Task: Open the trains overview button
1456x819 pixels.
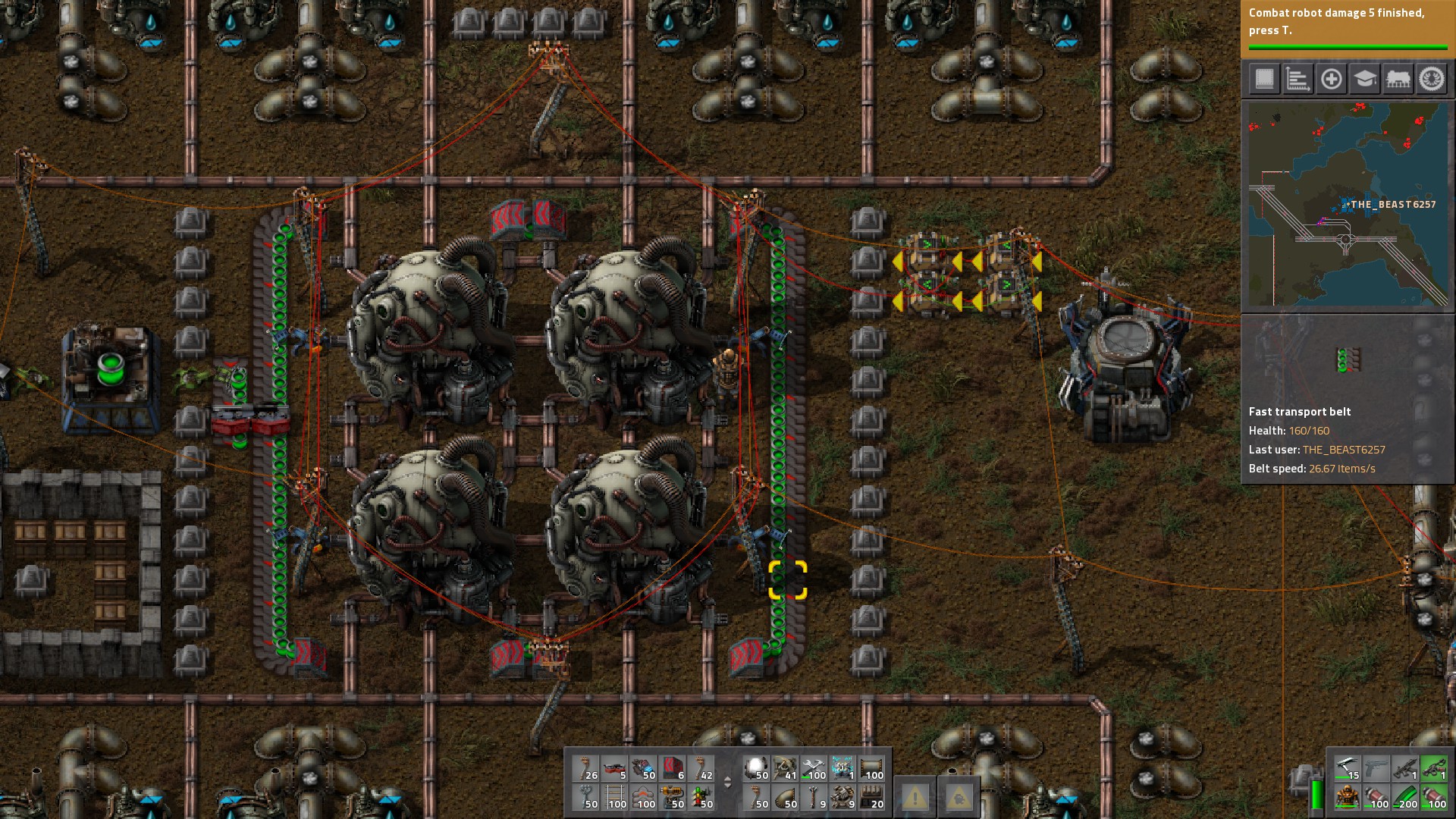Action: point(1398,79)
